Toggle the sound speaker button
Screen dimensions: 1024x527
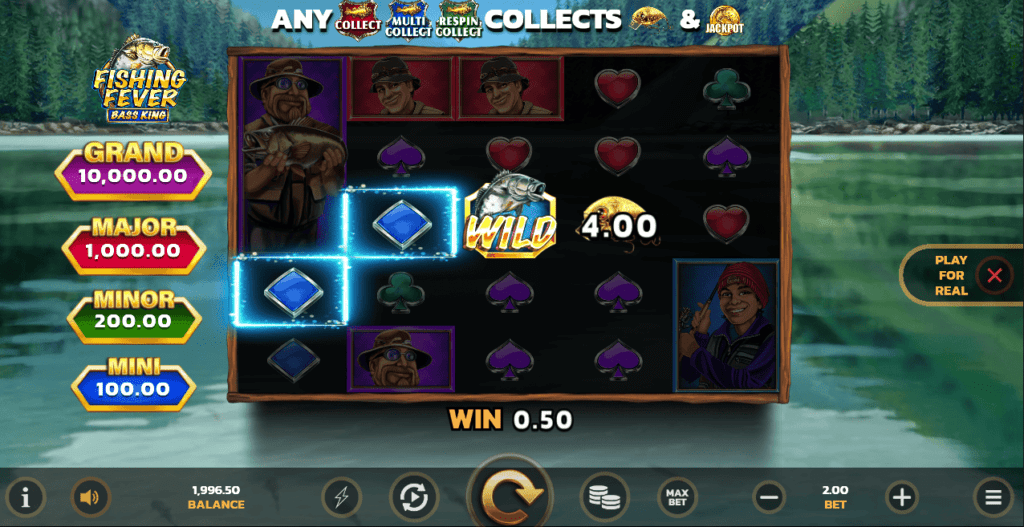point(91,497)
